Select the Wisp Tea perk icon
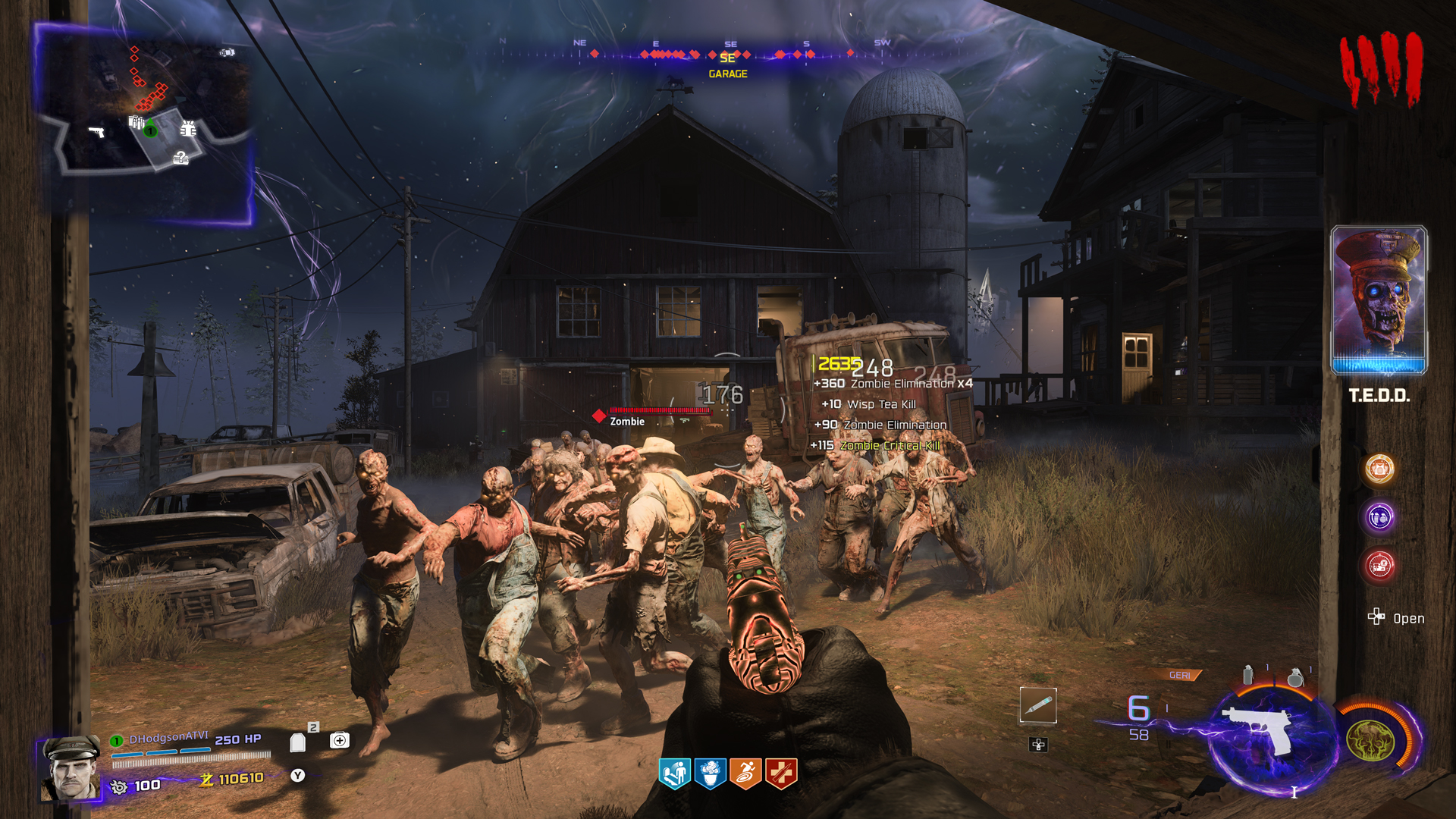 [x=710, y=773]
